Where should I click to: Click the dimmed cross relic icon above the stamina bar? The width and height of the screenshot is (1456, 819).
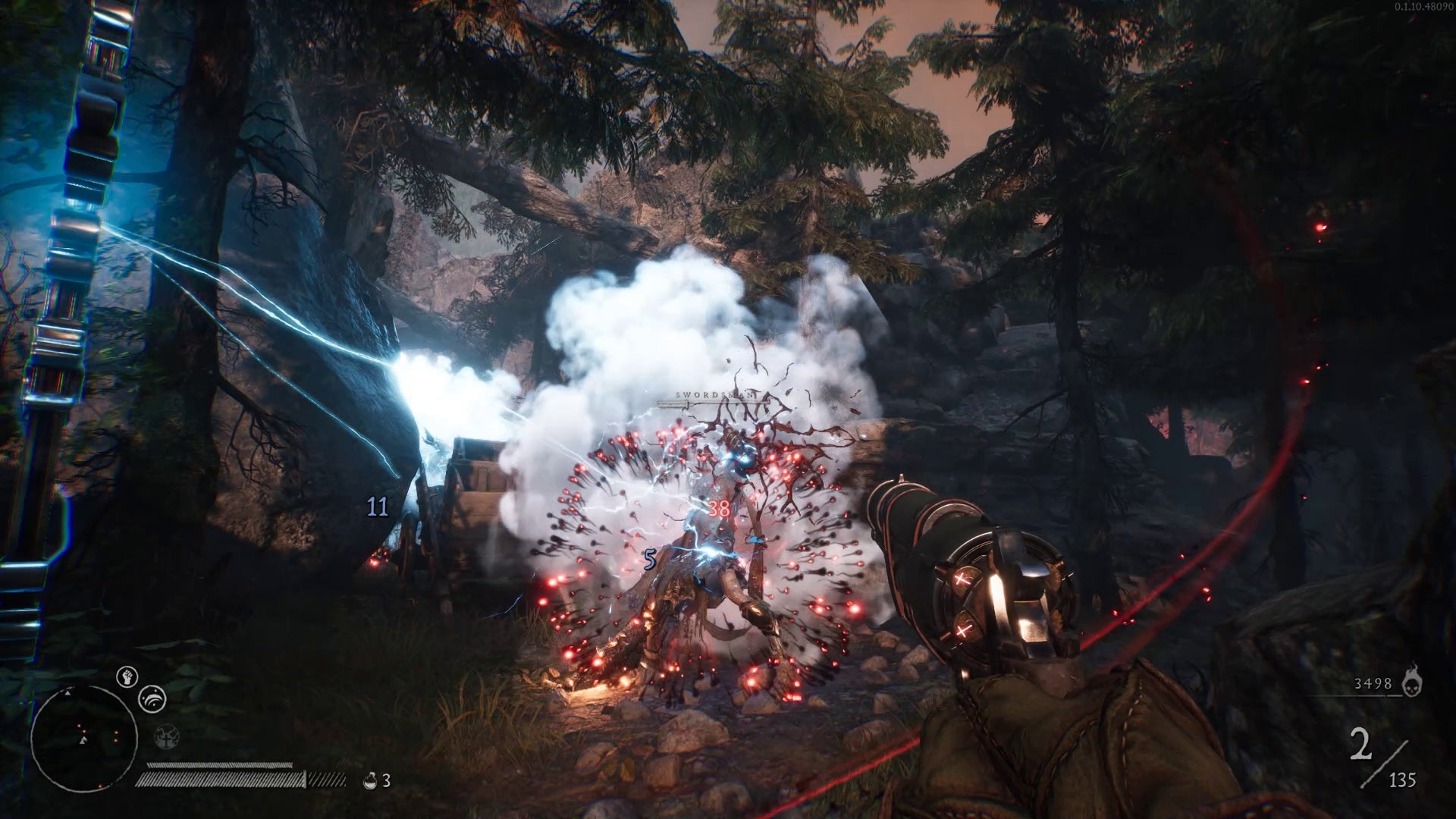[x=166, y=738]
